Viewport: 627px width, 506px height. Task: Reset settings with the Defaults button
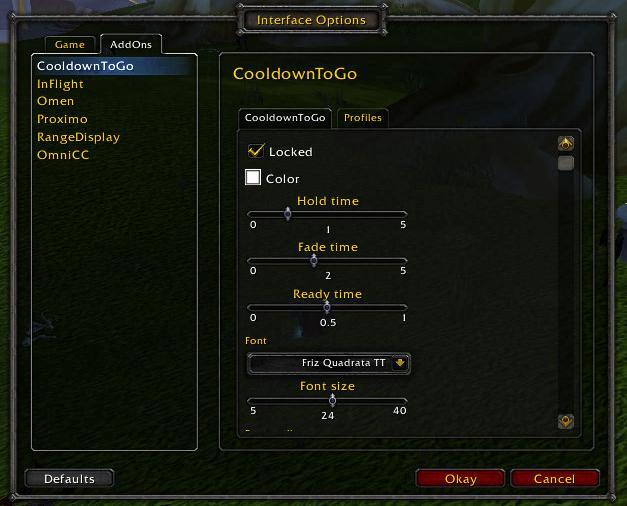[69, 479]
